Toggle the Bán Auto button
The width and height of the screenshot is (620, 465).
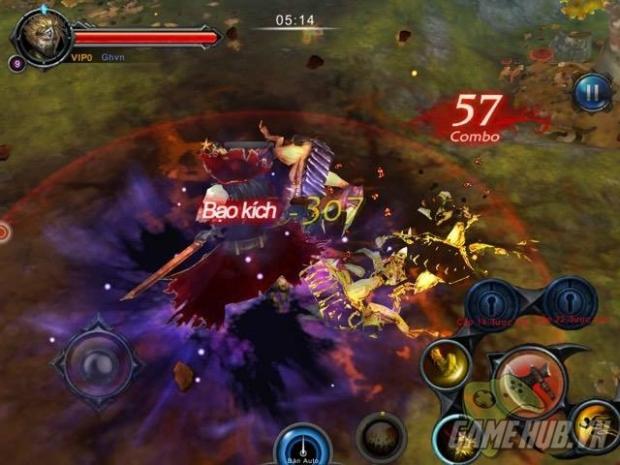click(301, 446)
